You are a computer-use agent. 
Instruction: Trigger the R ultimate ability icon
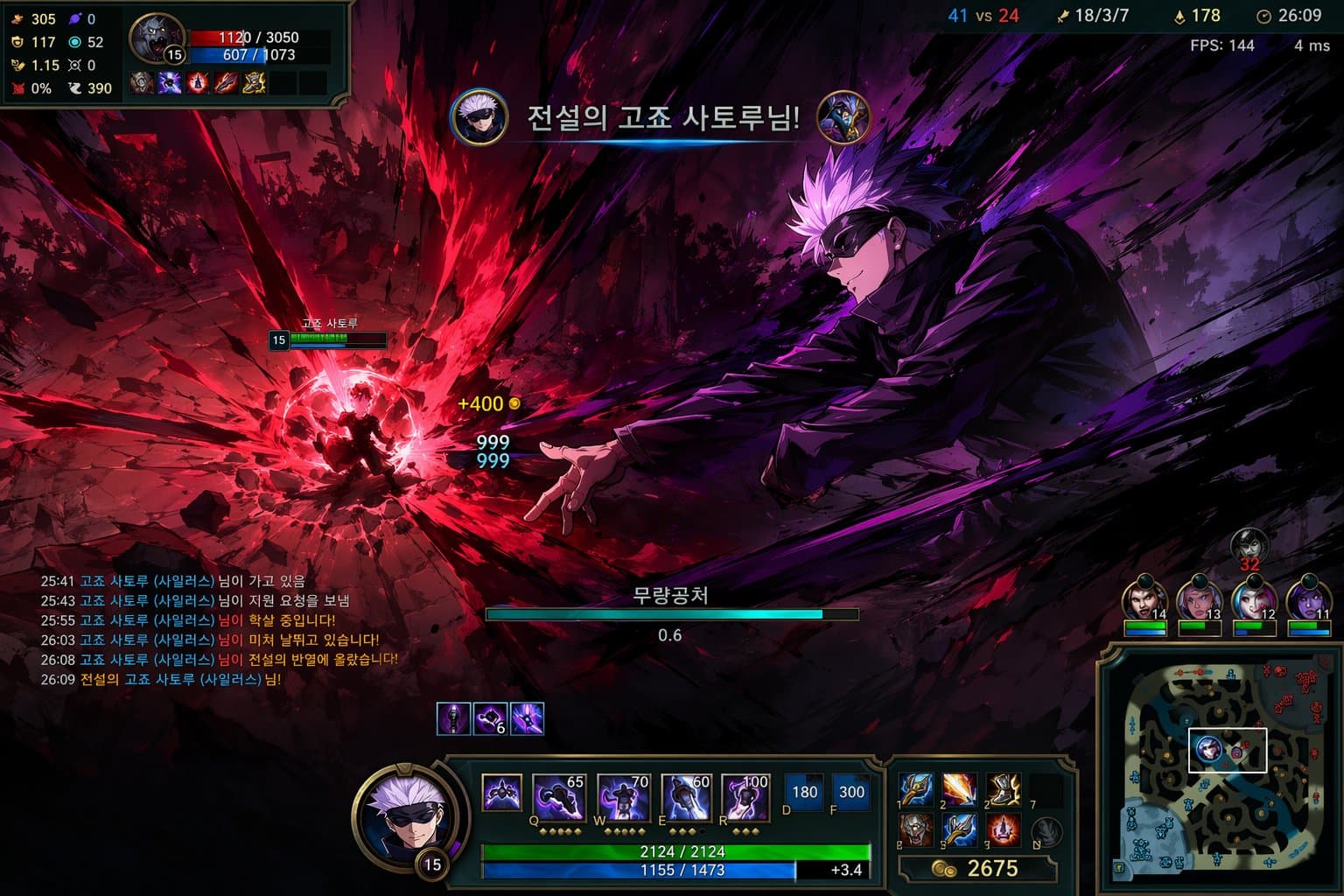point(745,797)
